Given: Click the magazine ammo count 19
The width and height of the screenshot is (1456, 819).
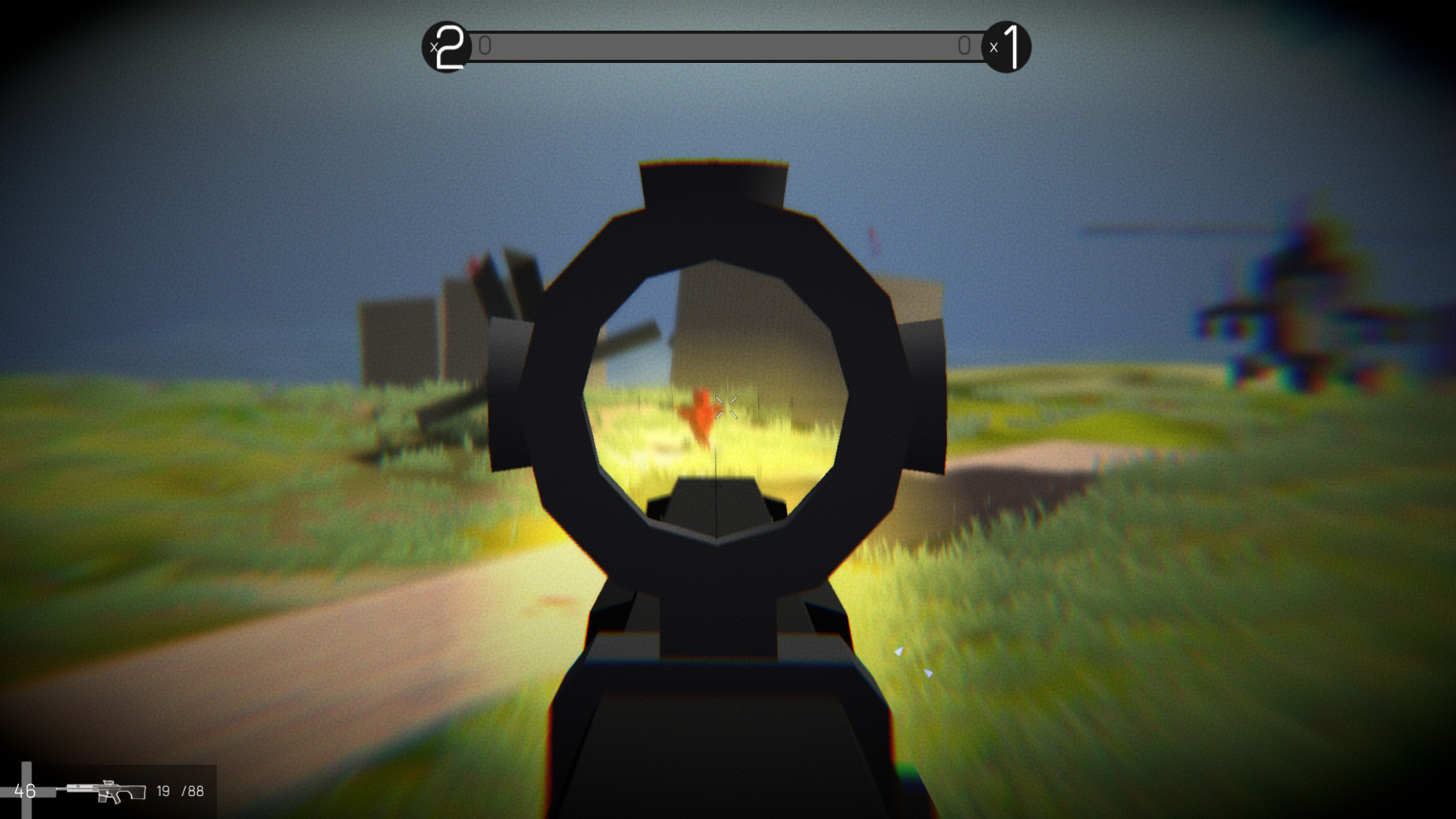Looking at the screenshot, I should click(x=162, y=791).
